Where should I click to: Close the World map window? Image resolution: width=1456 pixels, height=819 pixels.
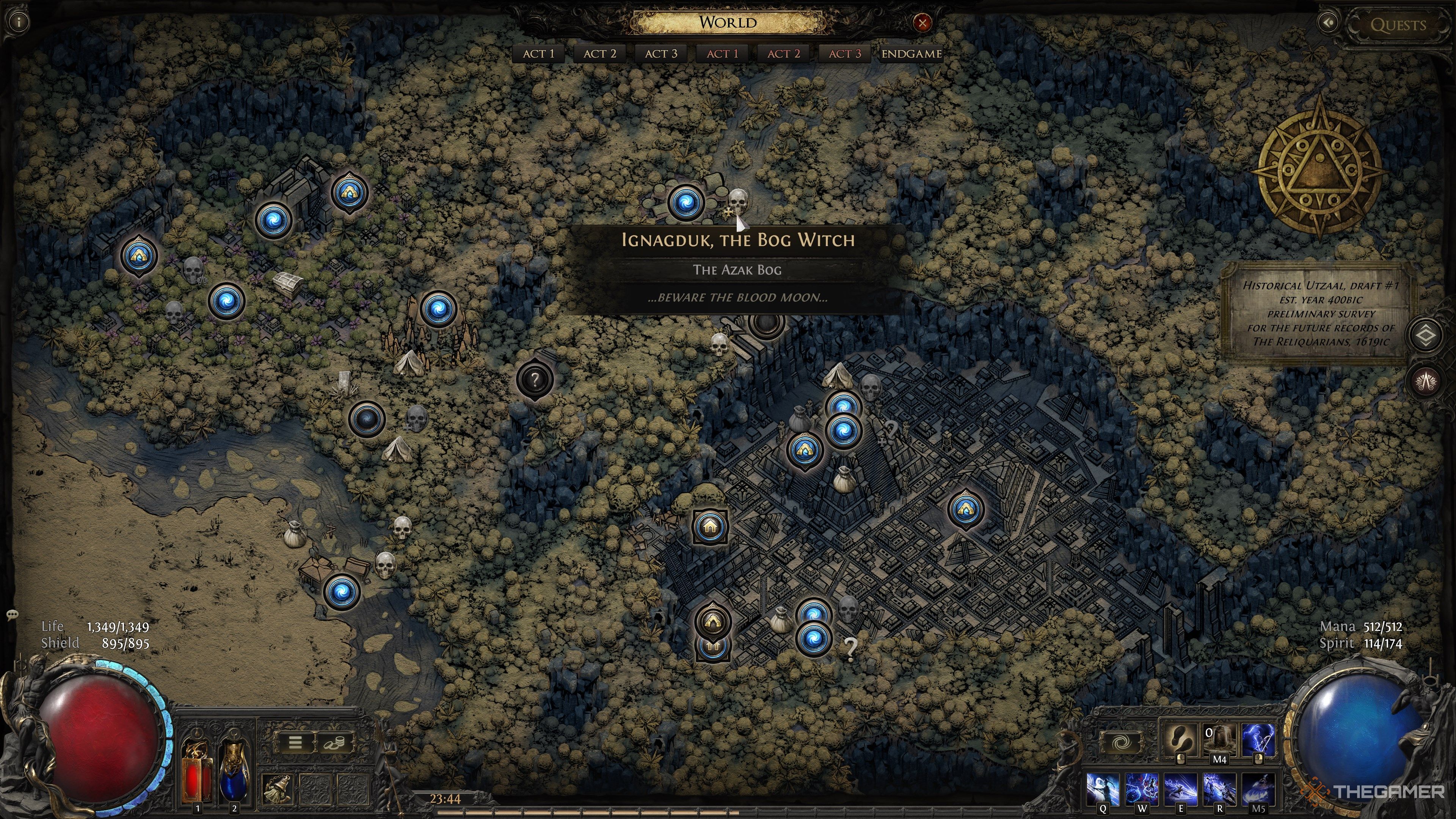point(923,23)
